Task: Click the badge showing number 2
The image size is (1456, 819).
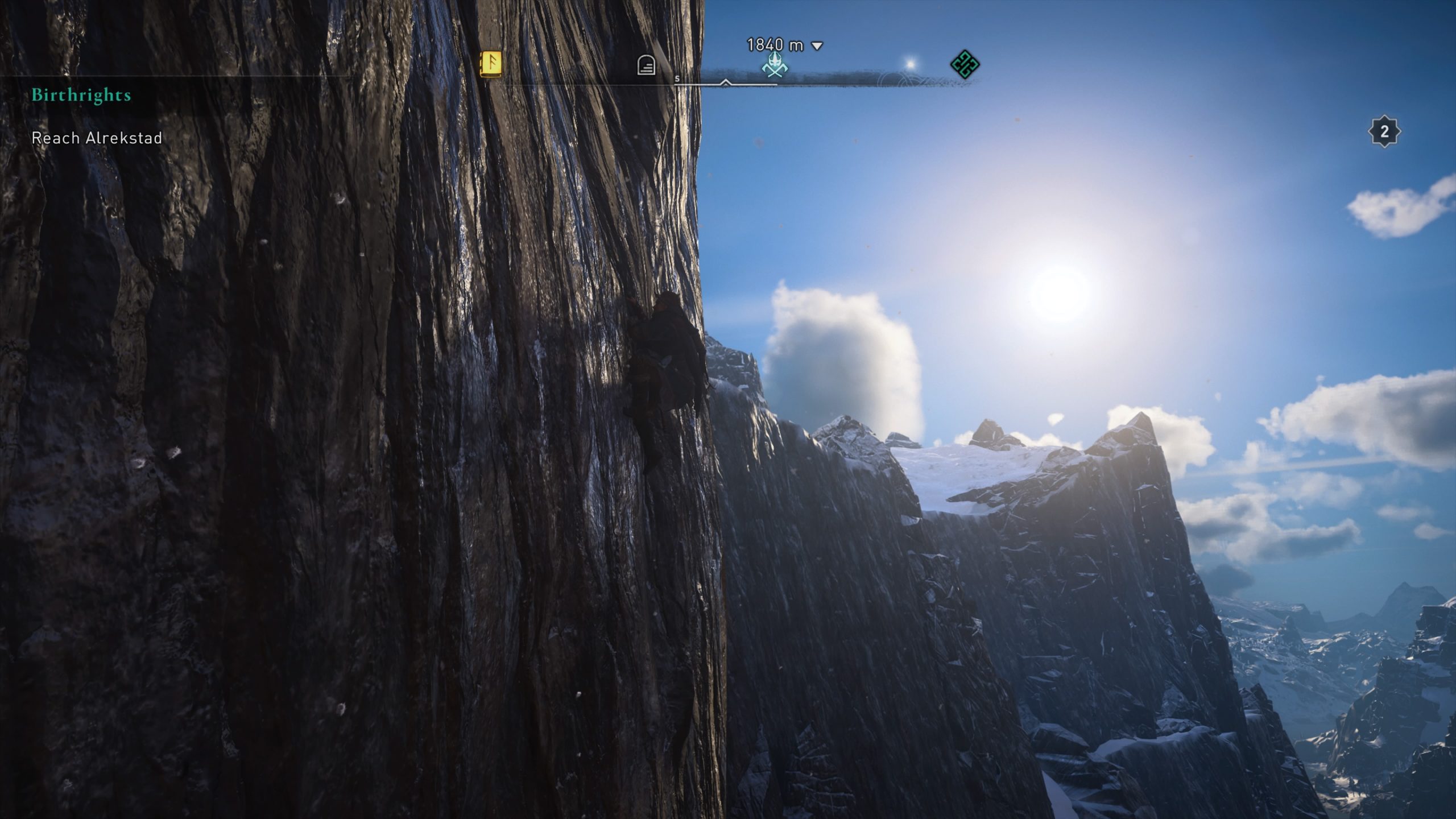Action: tap(1384, 132)
